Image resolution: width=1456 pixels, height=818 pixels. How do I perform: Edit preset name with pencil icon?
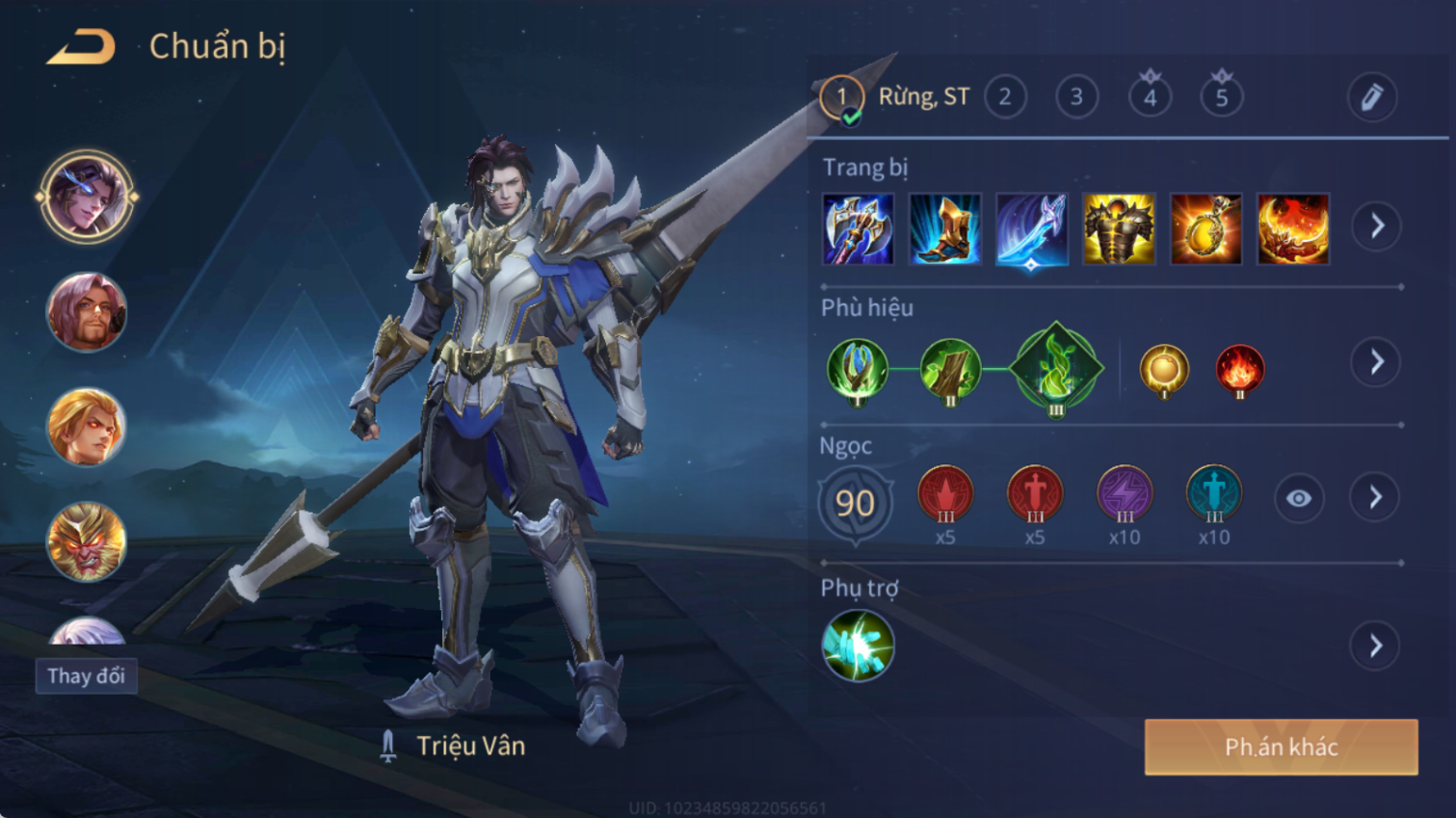[x=1371, y=97]
